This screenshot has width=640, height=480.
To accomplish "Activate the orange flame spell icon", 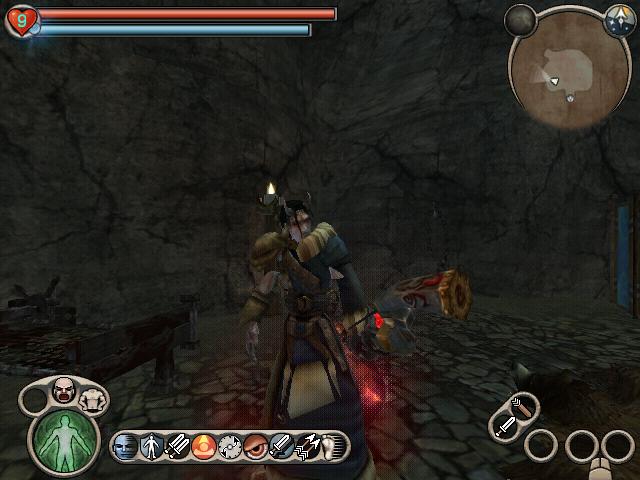I will pos(203,446).
